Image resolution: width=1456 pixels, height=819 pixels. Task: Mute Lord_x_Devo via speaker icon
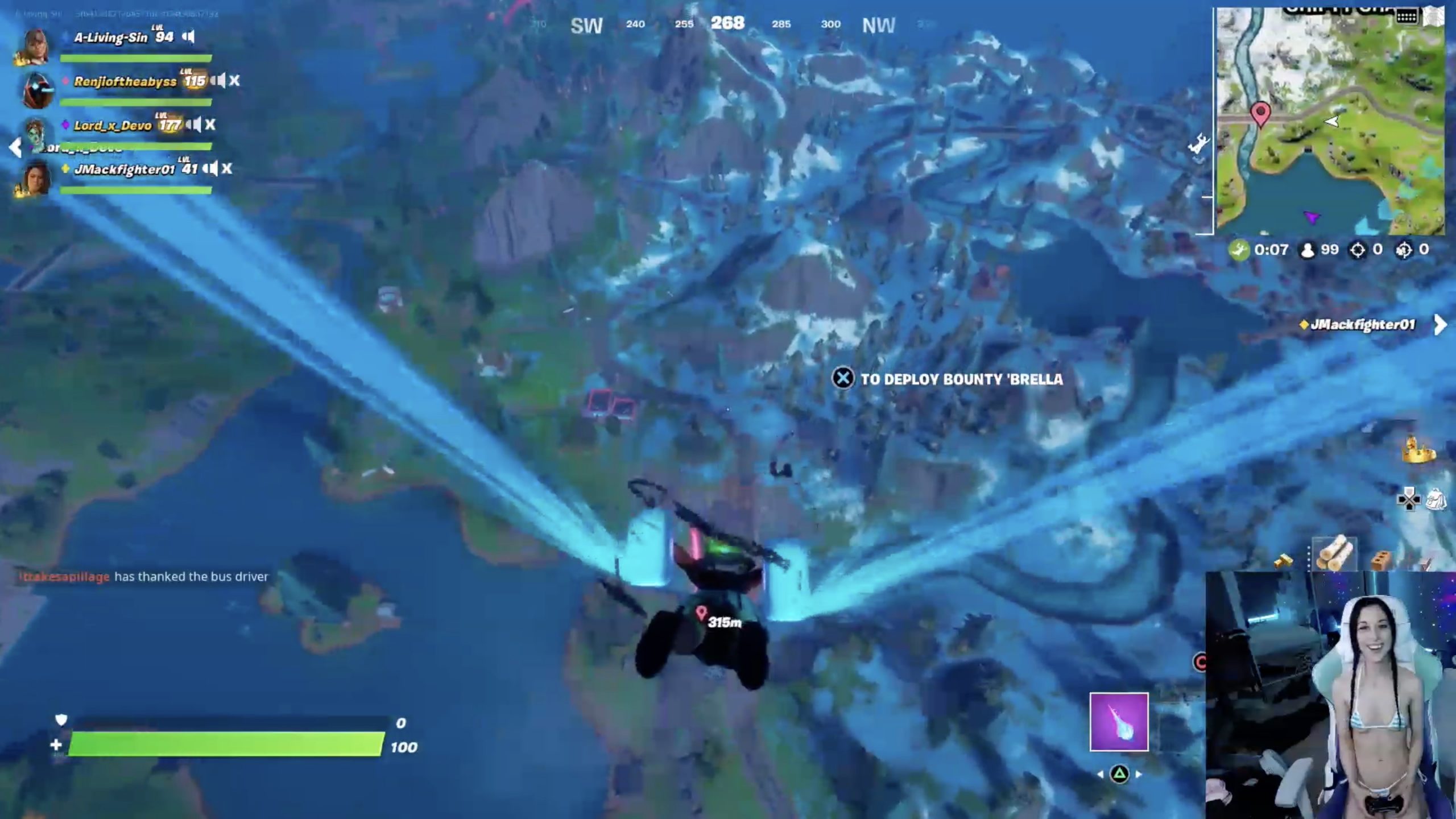[x=193, y=125]
